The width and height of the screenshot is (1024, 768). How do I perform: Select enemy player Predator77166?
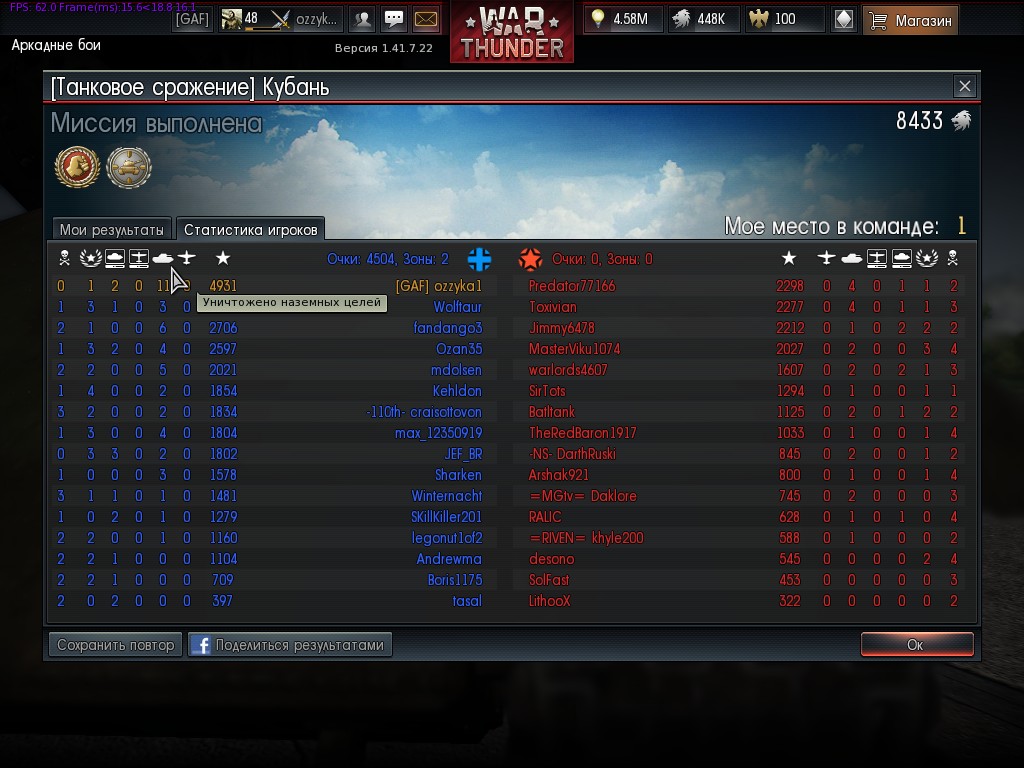pos(572,286)
